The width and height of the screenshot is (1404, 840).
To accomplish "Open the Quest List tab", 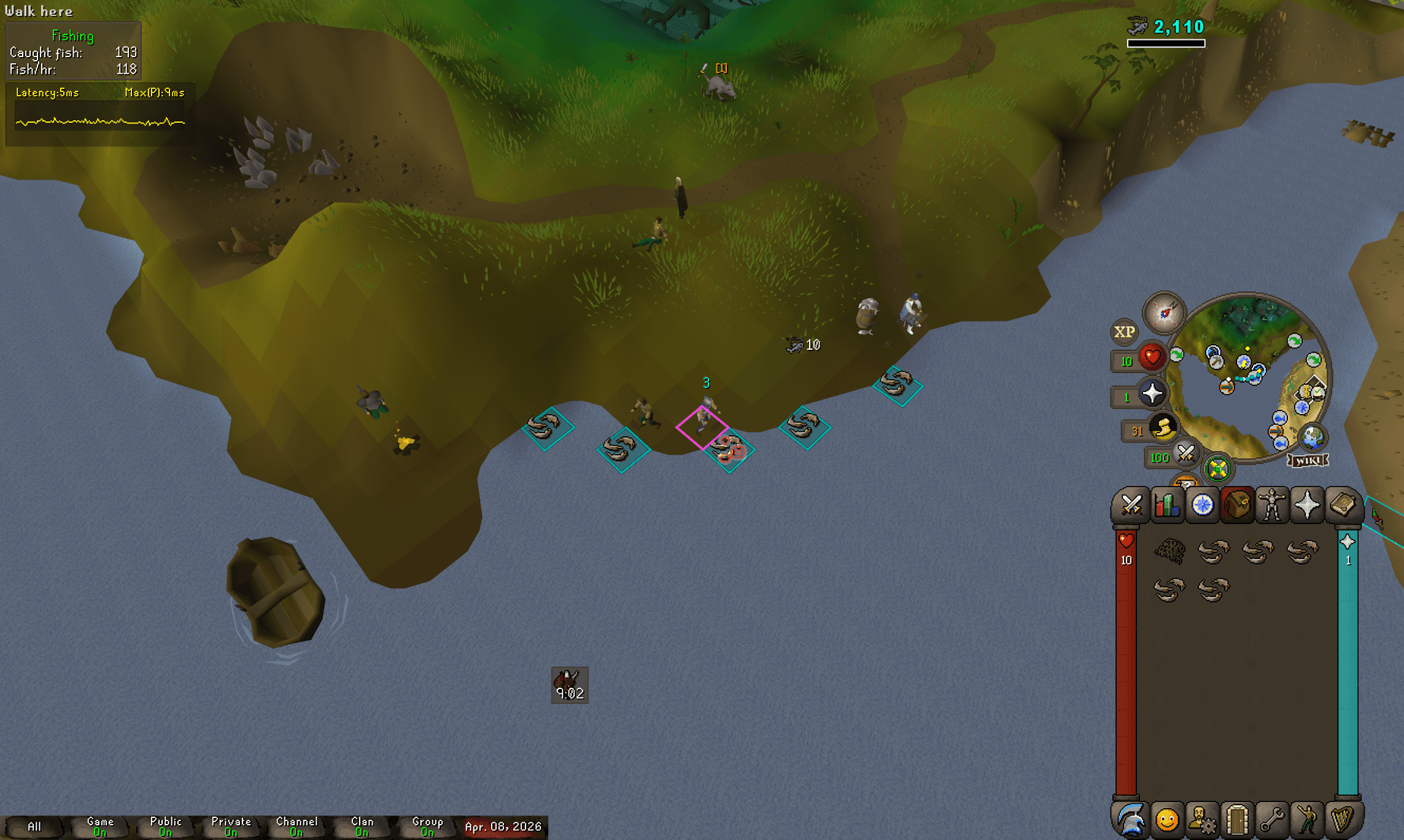I will (1202, 506).
